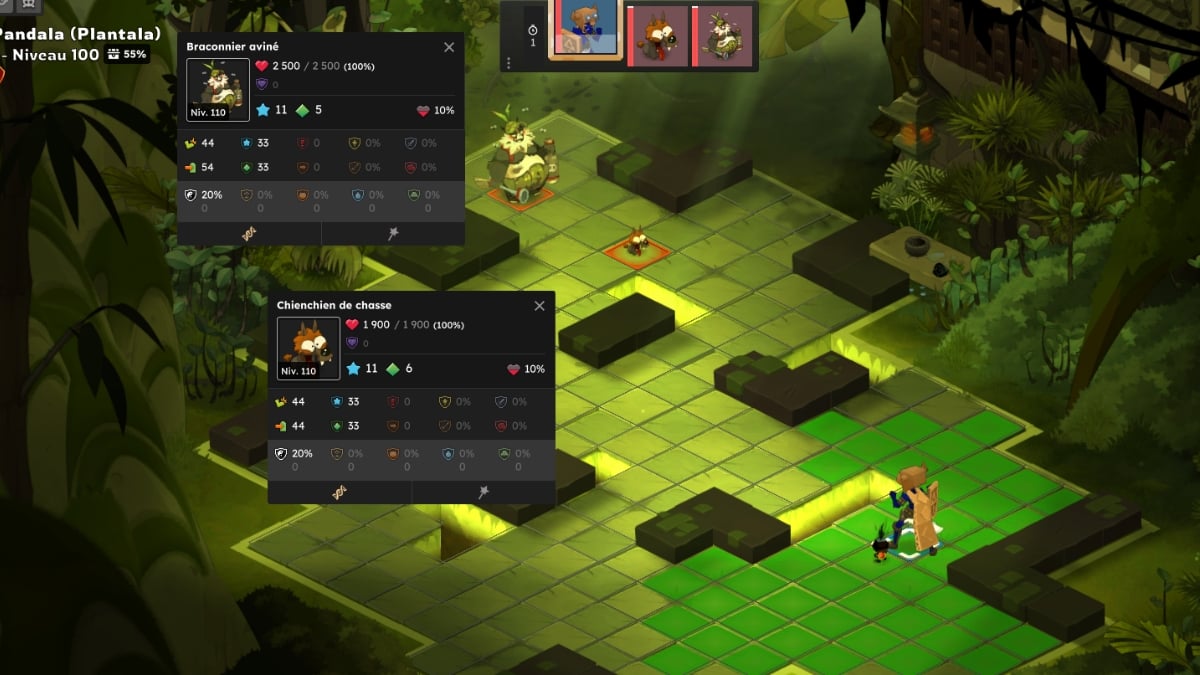Select the player portrait in the turn timeline
Screen dimensions: 1200x675
585,30
